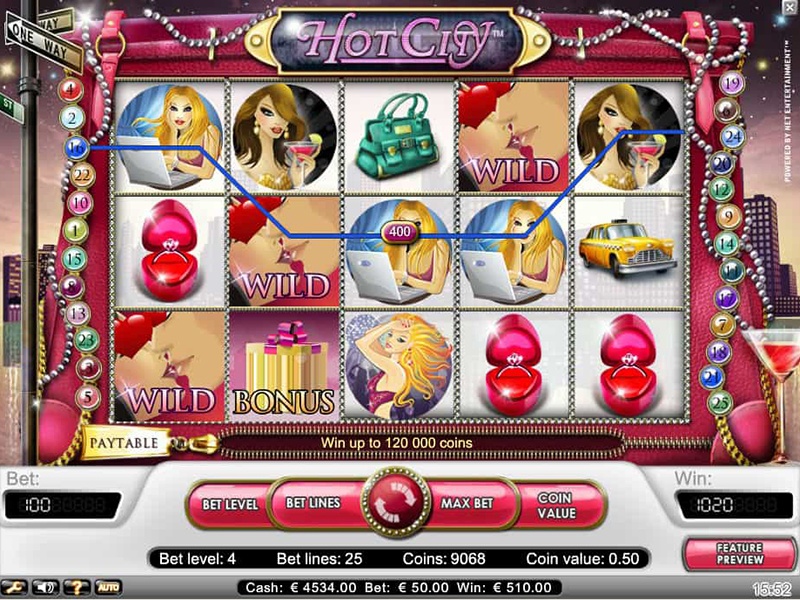Choose payline 10 marker

[x=82, y=203]
